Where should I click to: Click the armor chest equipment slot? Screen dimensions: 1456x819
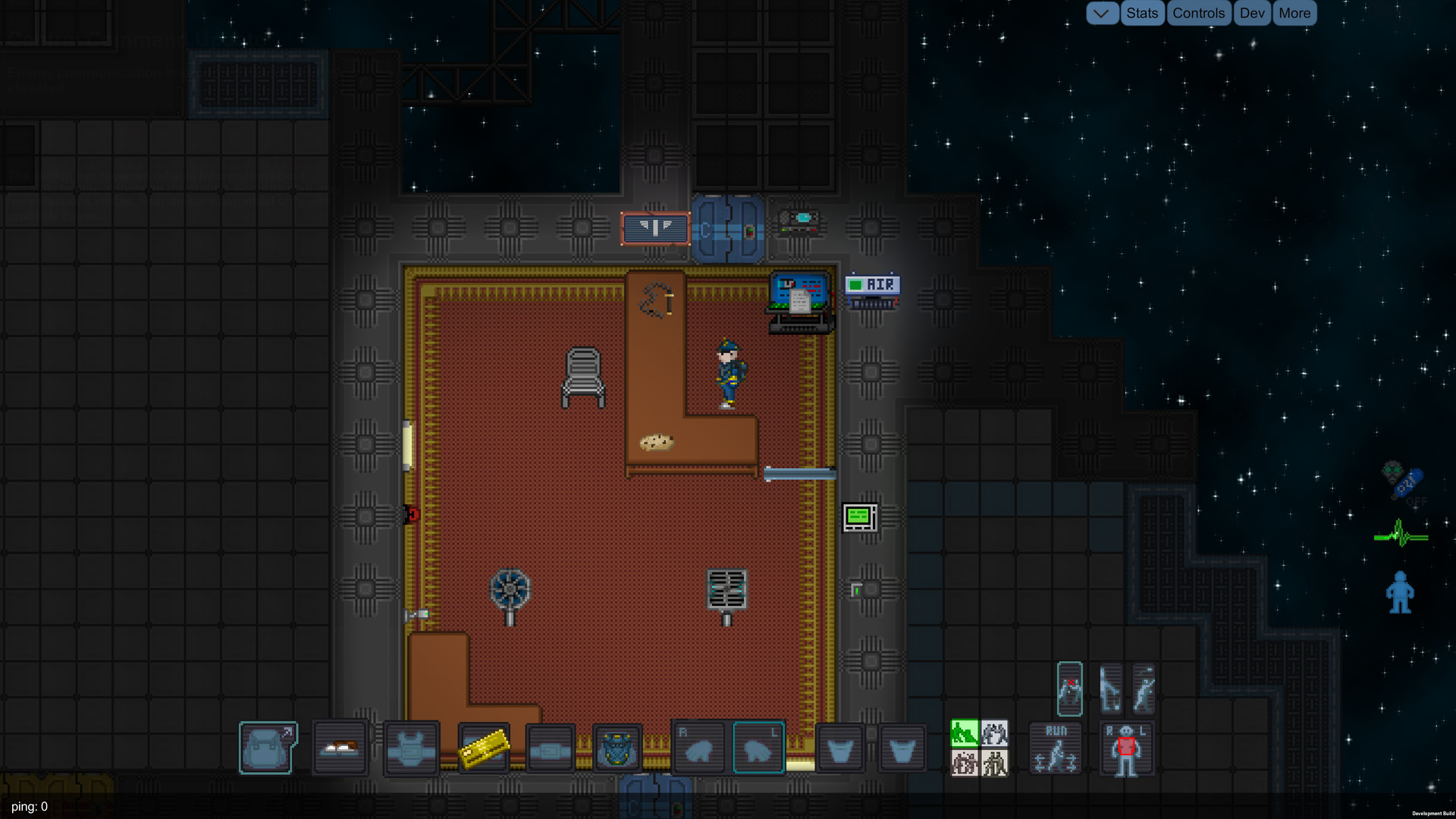(x=411, y=748)
